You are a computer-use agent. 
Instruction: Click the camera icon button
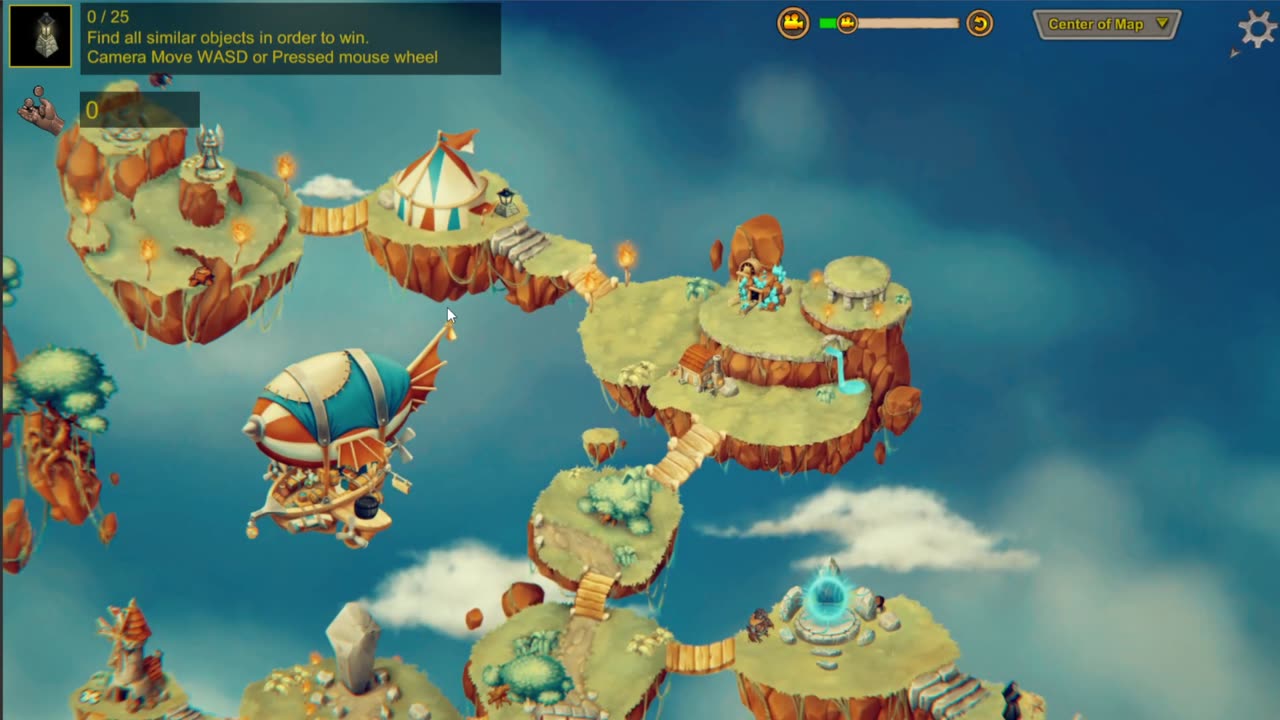tap(793, 23)
